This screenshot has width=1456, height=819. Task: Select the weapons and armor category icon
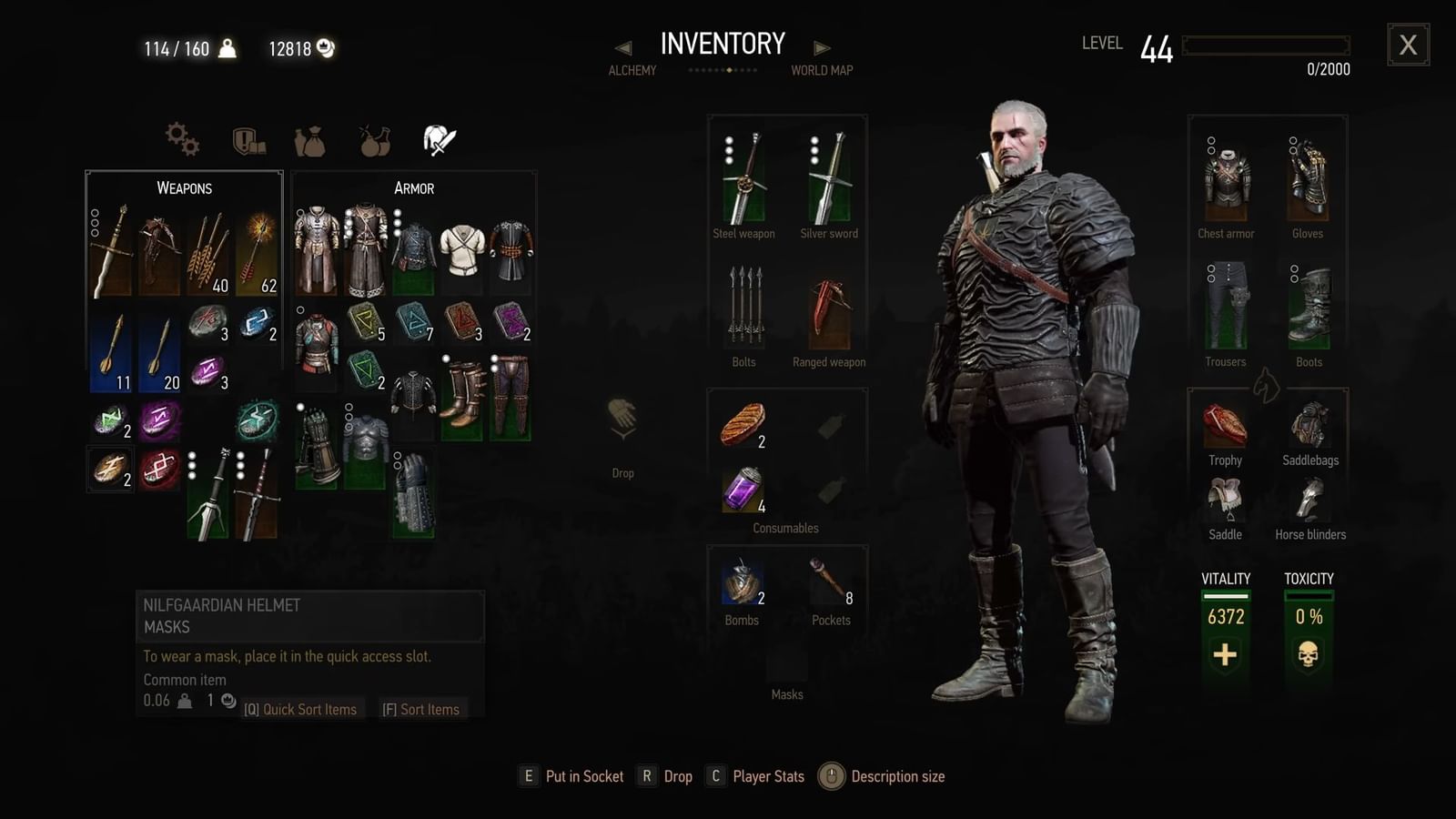coord(439,136)
